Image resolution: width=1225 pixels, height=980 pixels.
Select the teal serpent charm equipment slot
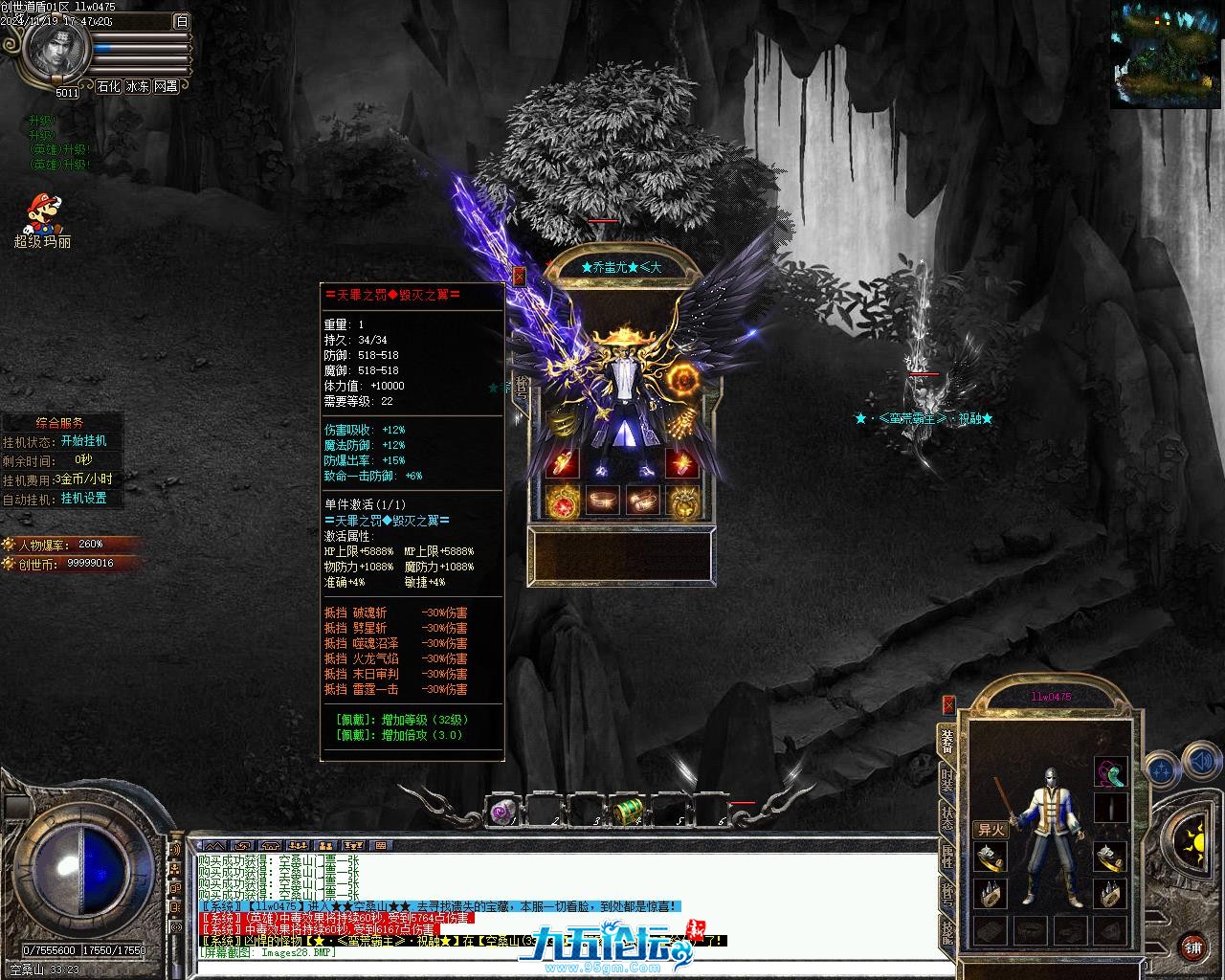(1110, 771)
